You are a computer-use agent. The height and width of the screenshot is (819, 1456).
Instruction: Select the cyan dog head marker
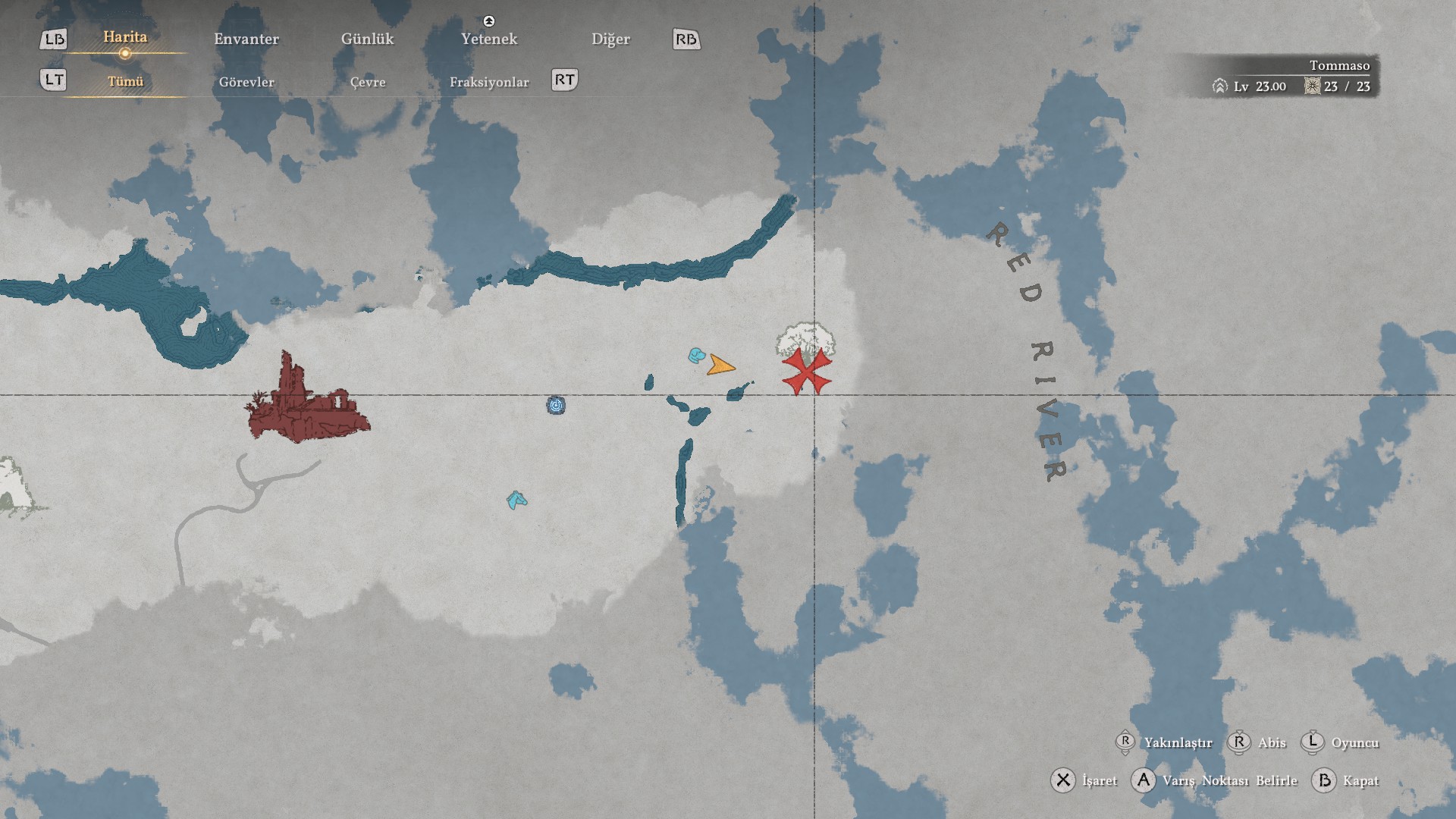point(696,355)
